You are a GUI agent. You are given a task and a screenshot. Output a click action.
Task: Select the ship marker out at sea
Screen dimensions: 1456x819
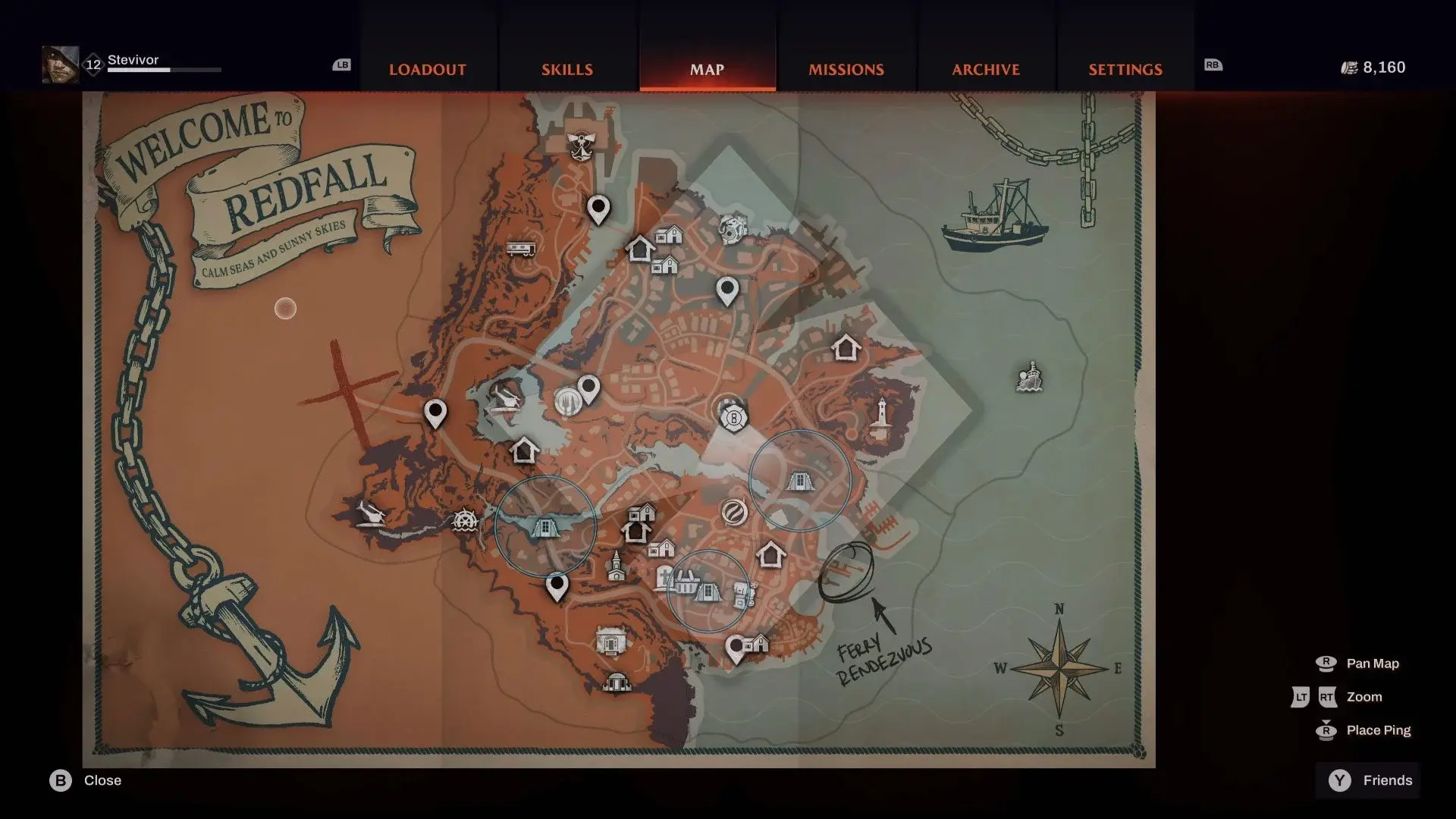tap(1029, 377)
